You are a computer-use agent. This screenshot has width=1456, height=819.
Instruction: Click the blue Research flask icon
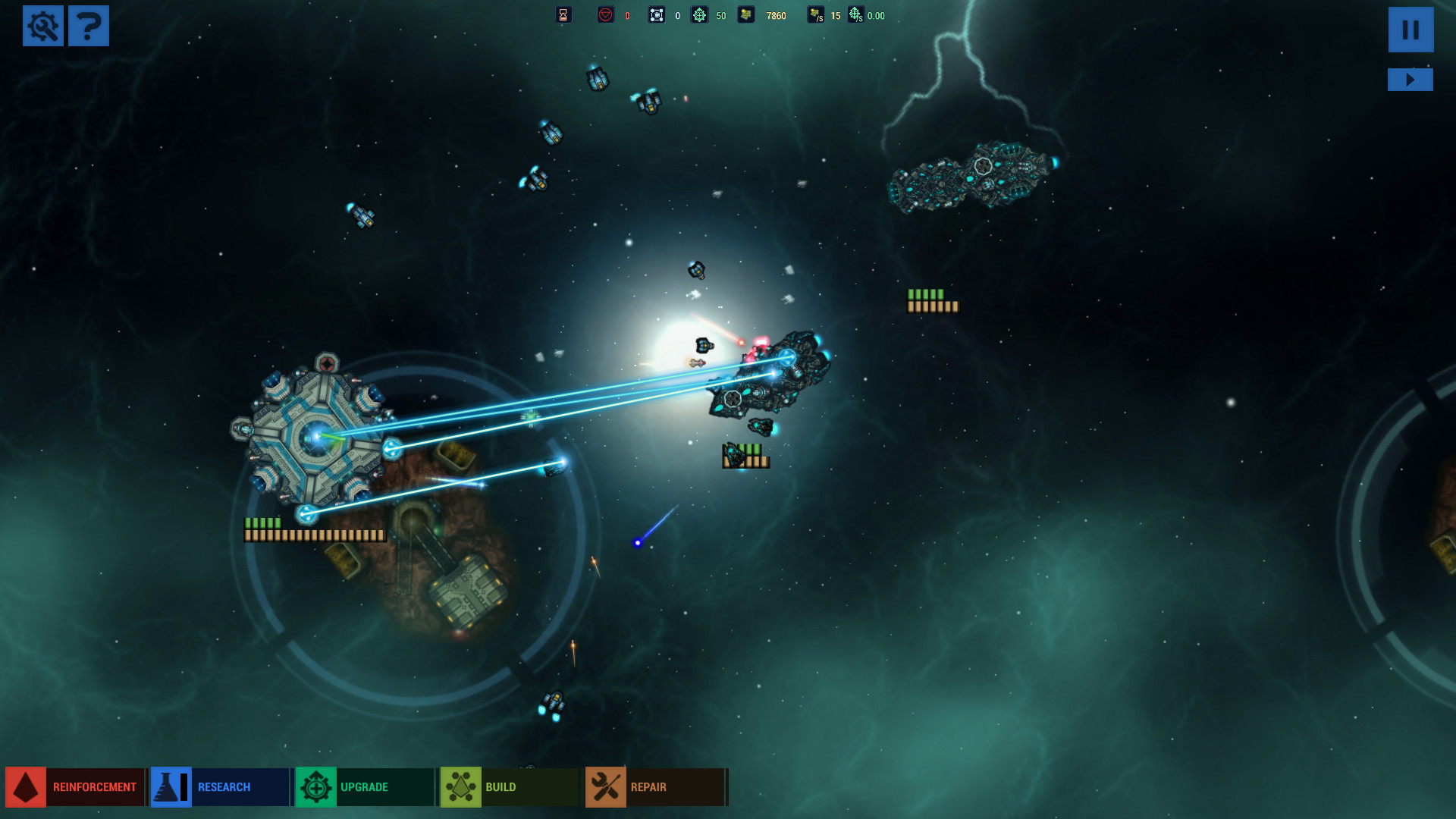click(x=170, y=786)
